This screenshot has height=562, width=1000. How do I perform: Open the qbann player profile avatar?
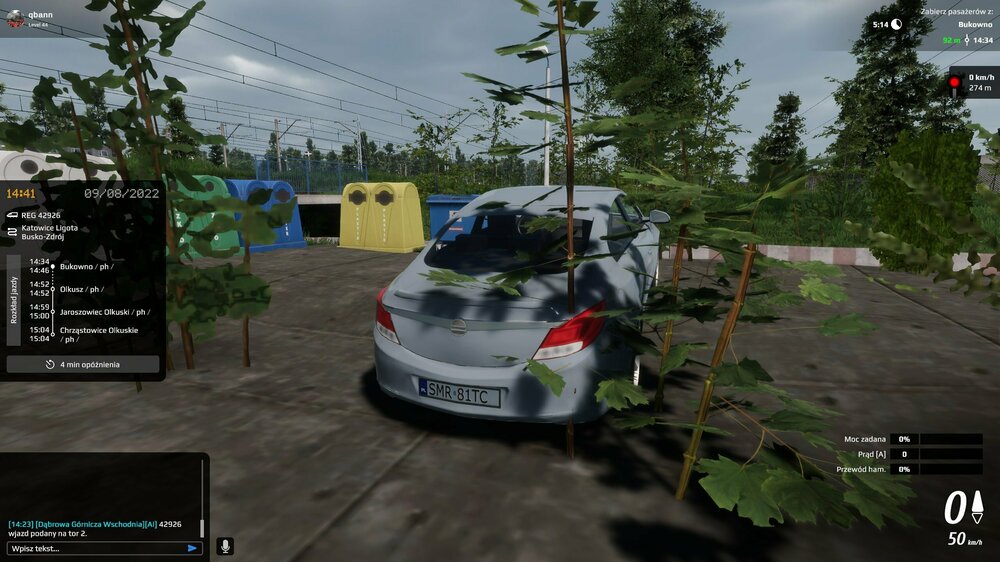pos(14,18)
